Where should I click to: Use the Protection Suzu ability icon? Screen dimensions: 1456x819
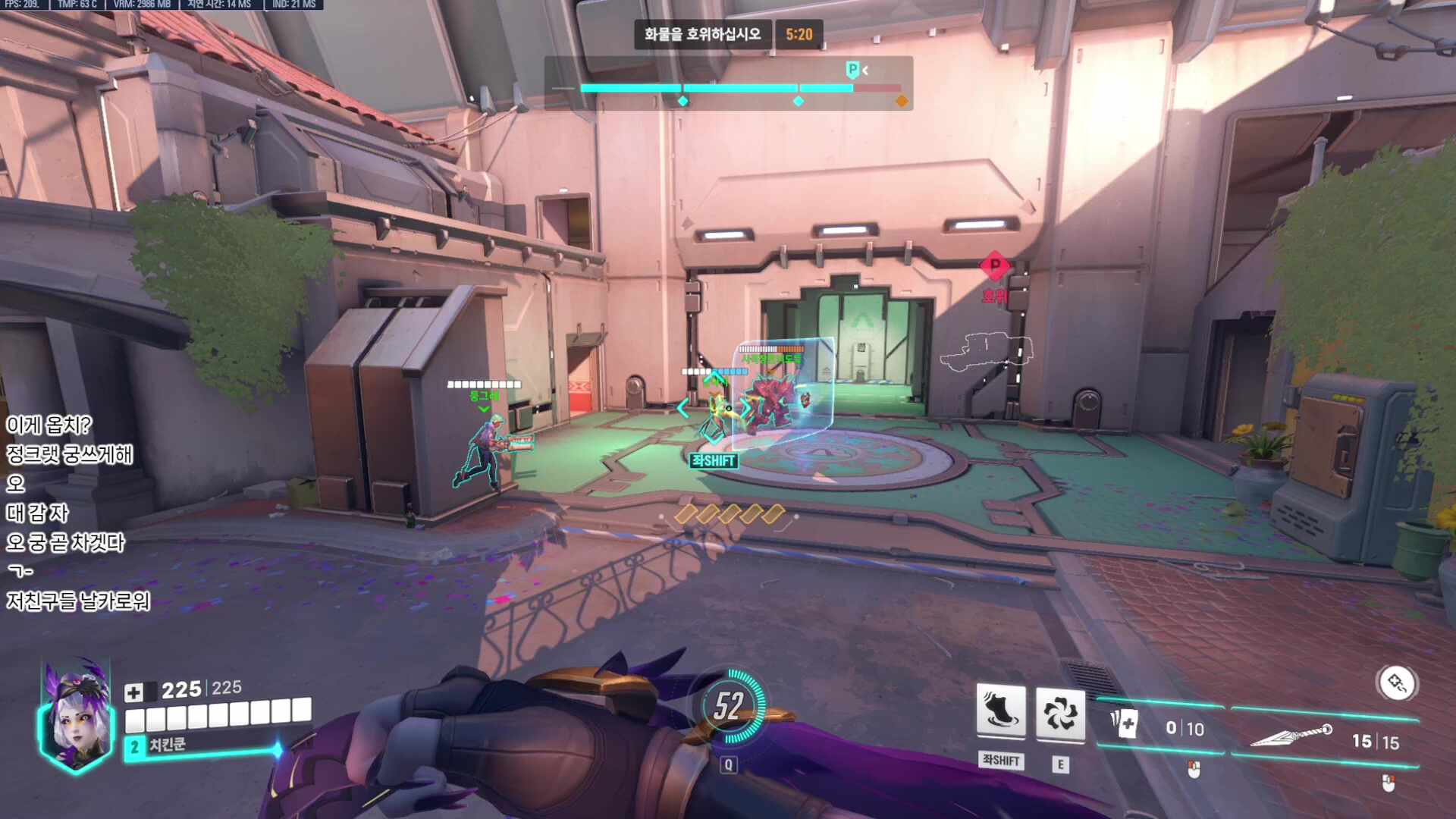point(1059,713)
